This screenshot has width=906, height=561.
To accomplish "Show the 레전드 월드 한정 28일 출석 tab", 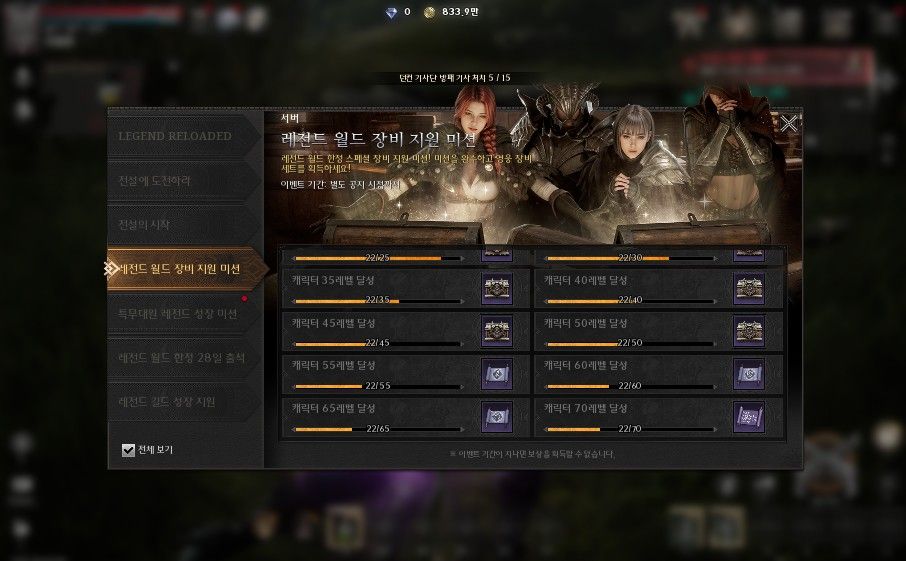I will click(182, 357).
